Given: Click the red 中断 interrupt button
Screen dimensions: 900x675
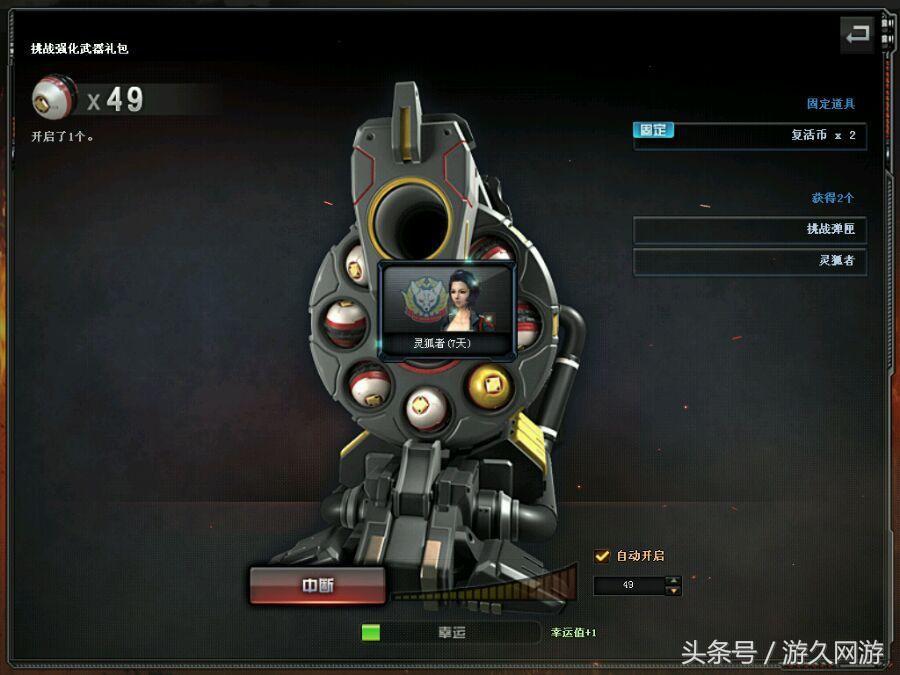Looking at the screenshot, I should pos(317,586).
